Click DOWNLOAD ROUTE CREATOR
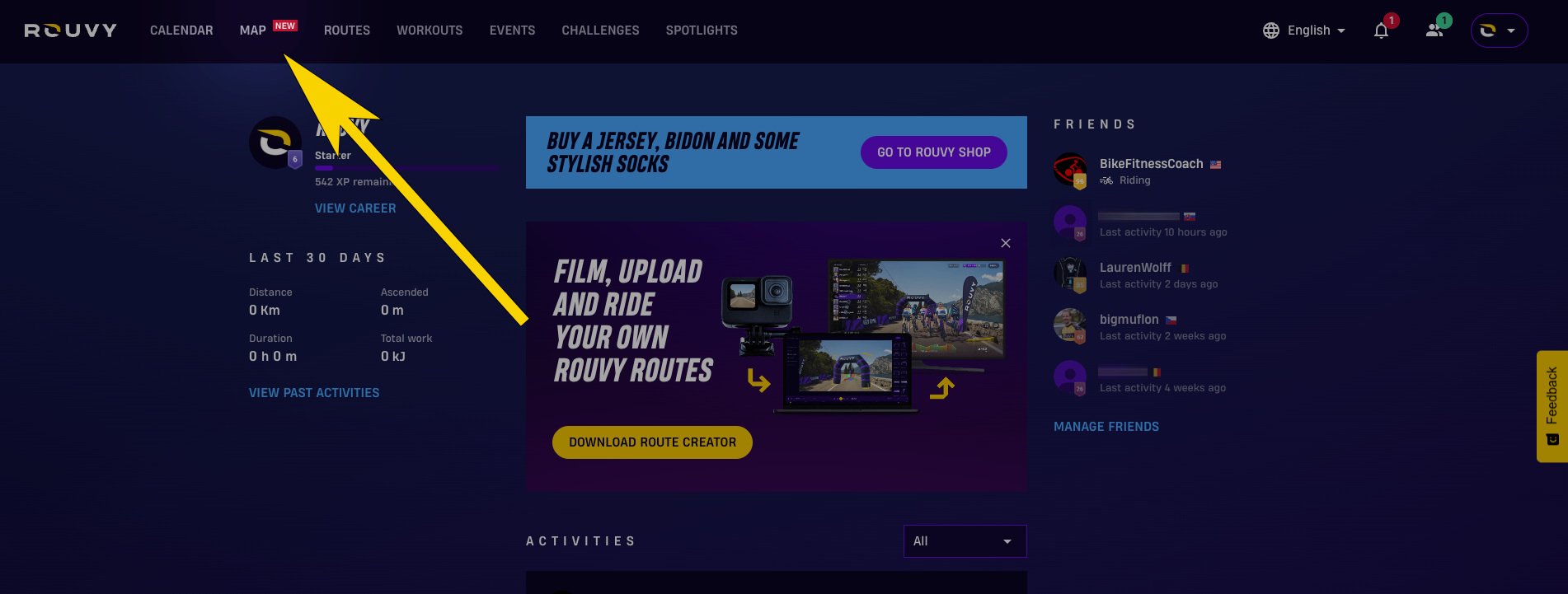This screenshot has width=1568, height=594. (652, 442)
